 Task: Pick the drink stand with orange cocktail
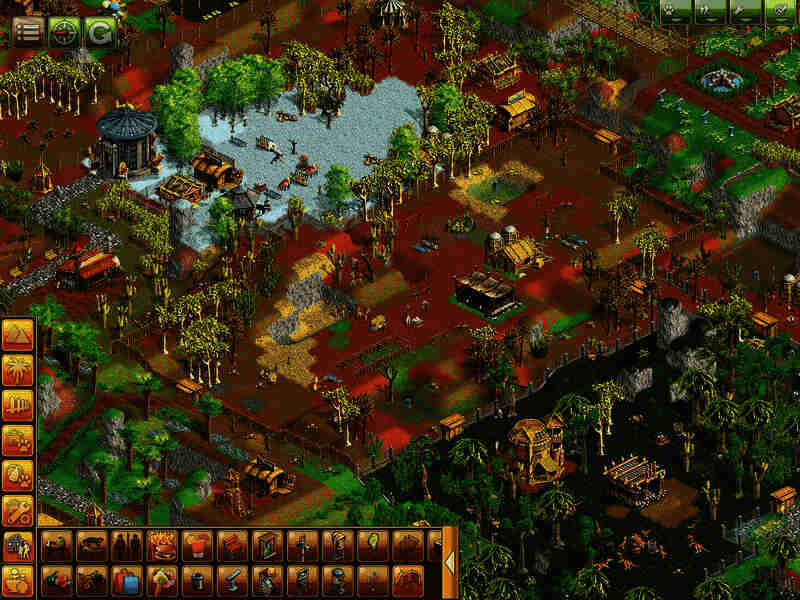(196, 546)
